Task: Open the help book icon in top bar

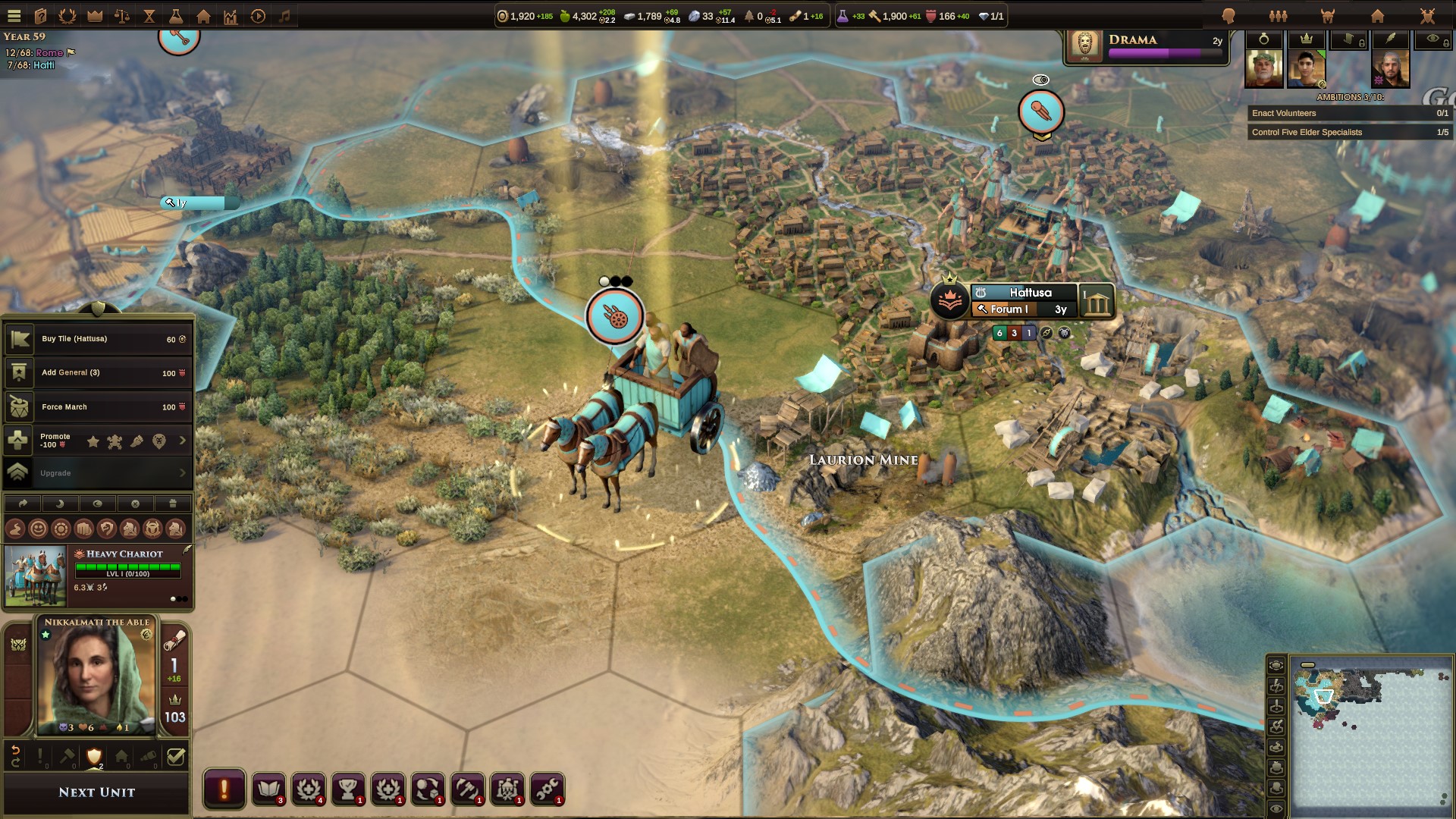Action: pyautogui.click(x=40, y=16)
